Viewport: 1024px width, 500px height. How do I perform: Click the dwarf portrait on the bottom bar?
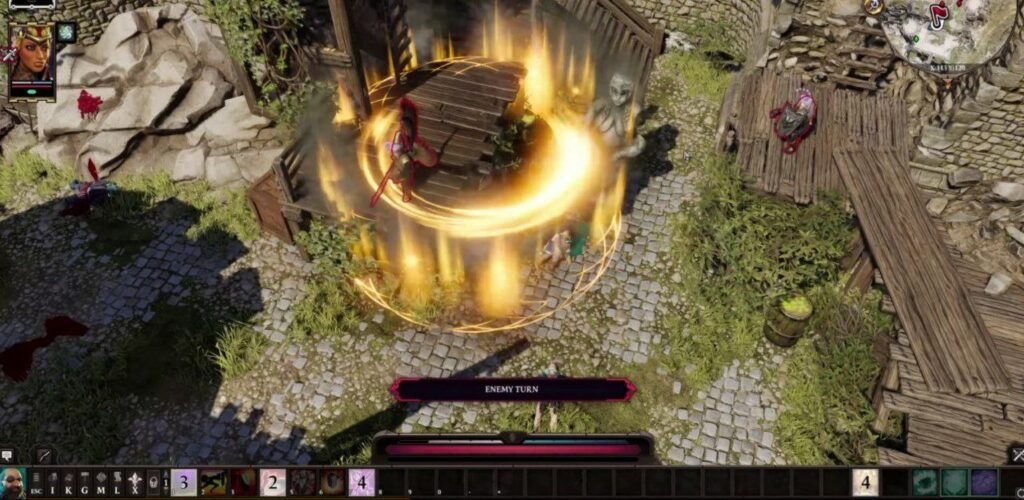point(12,482)
